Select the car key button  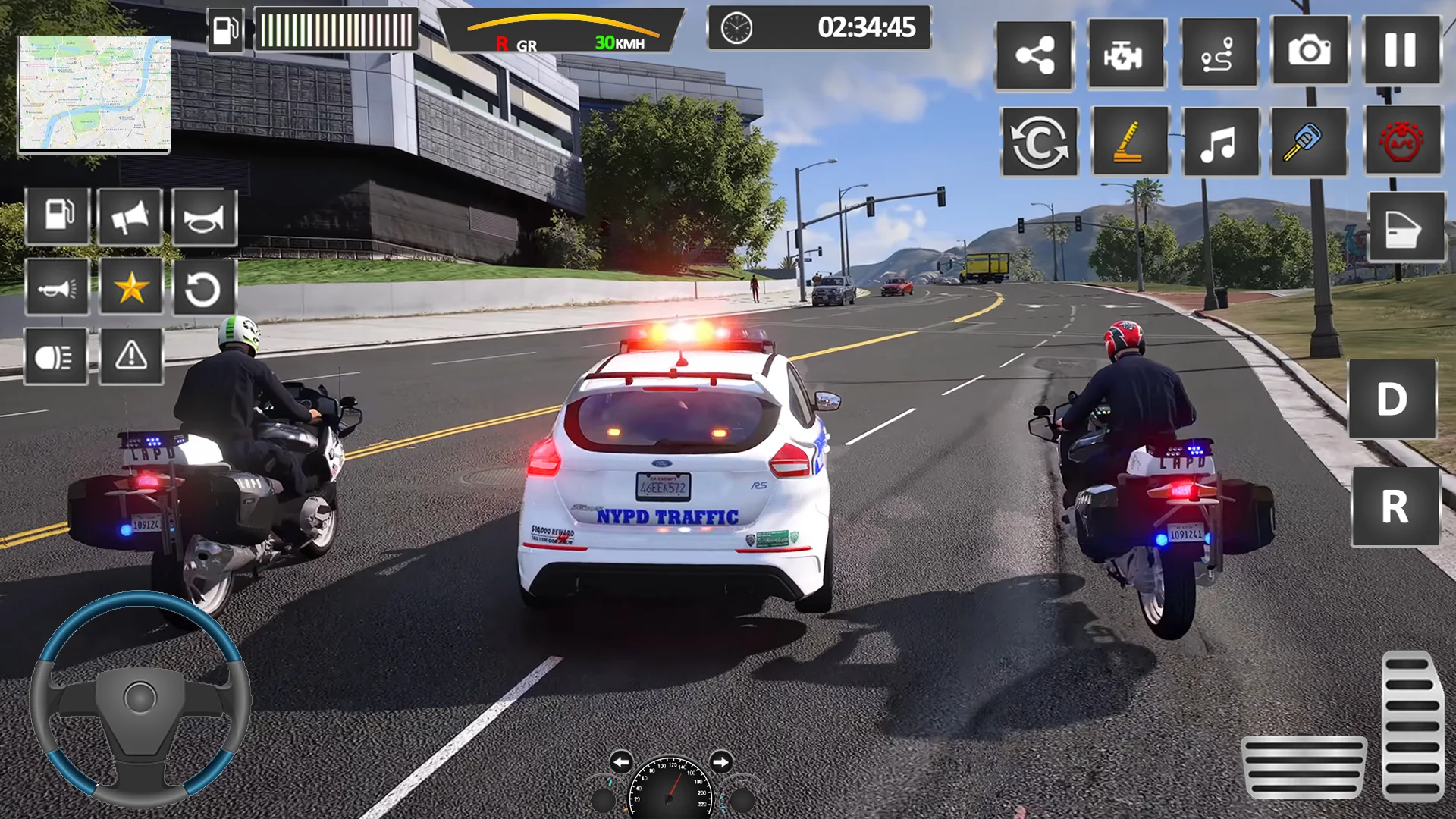(x=1309, y=141)
